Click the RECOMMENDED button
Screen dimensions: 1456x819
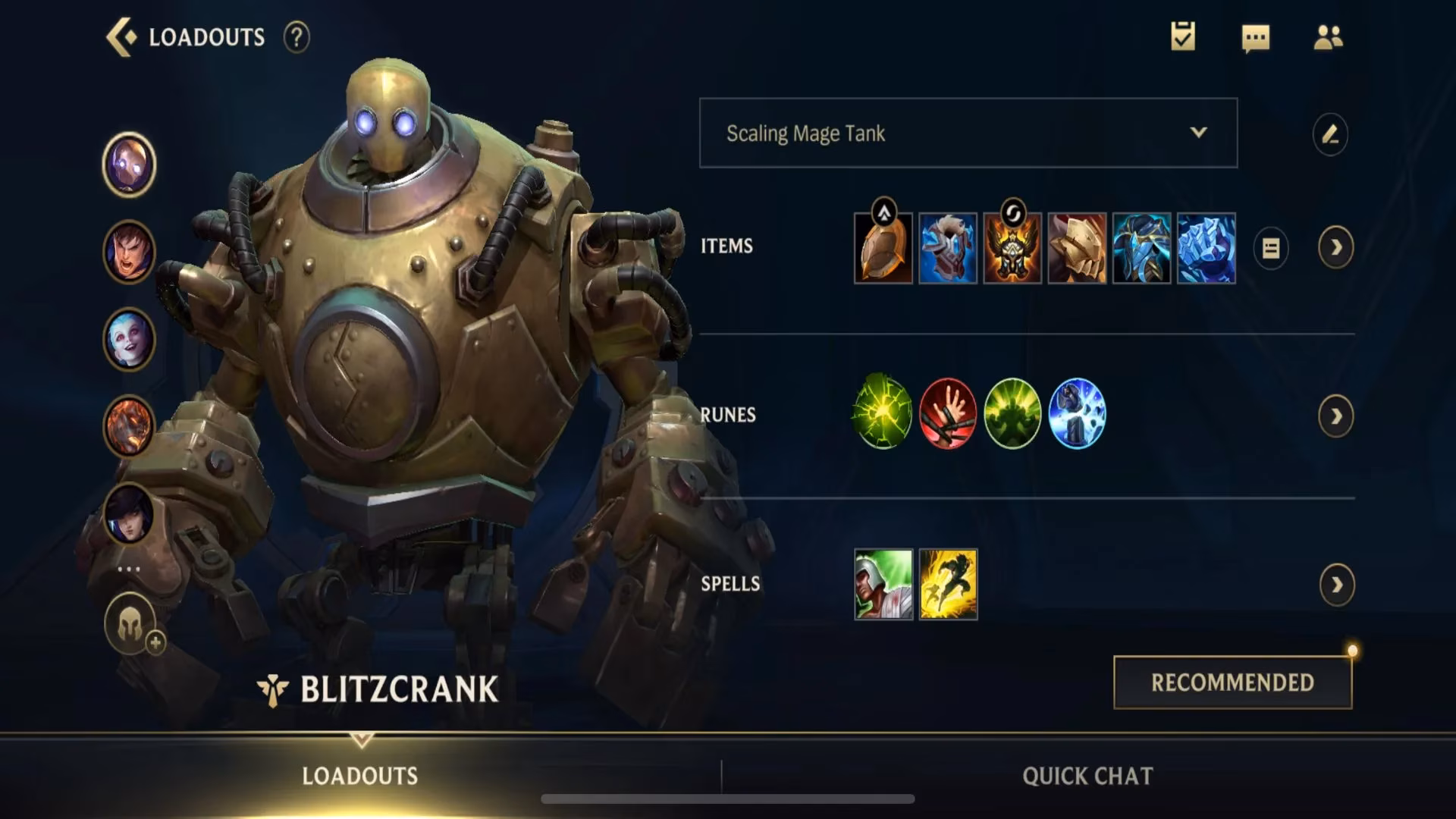[x=1232, y=682]
